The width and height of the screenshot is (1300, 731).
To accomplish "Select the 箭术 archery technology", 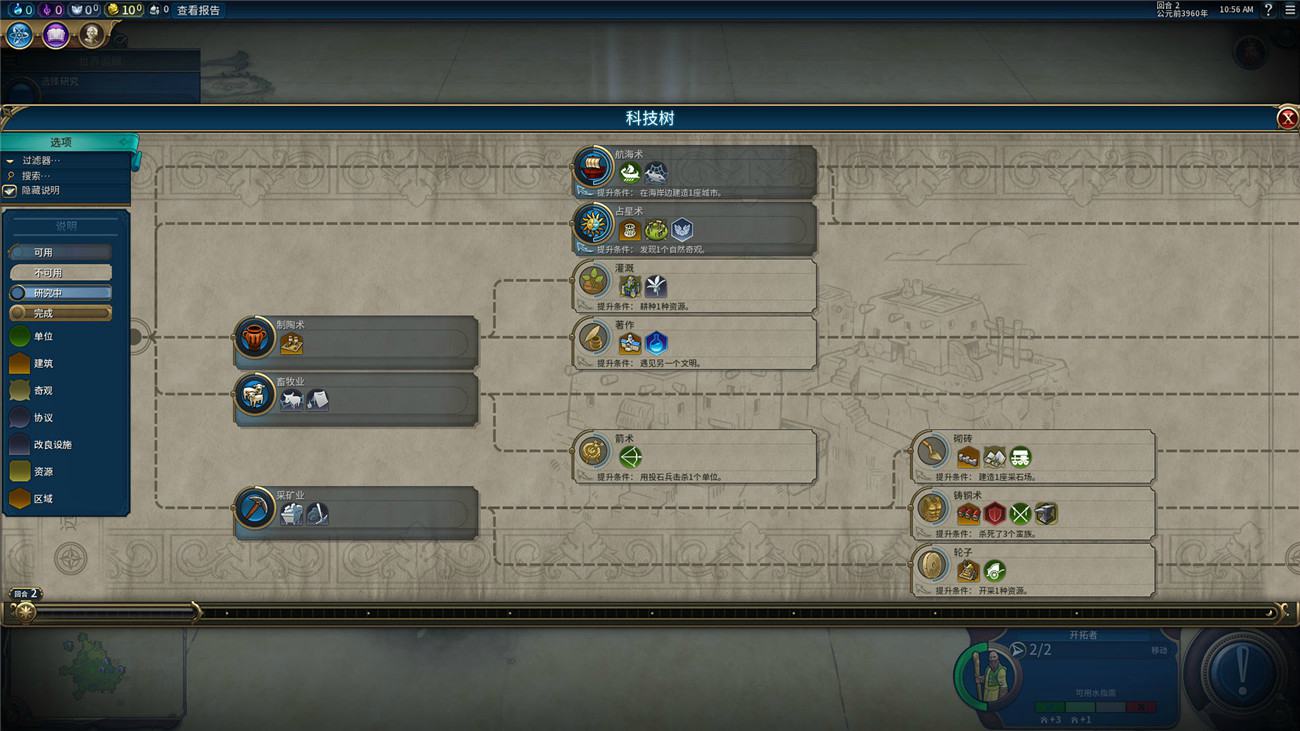I will [x=695, y=453].
